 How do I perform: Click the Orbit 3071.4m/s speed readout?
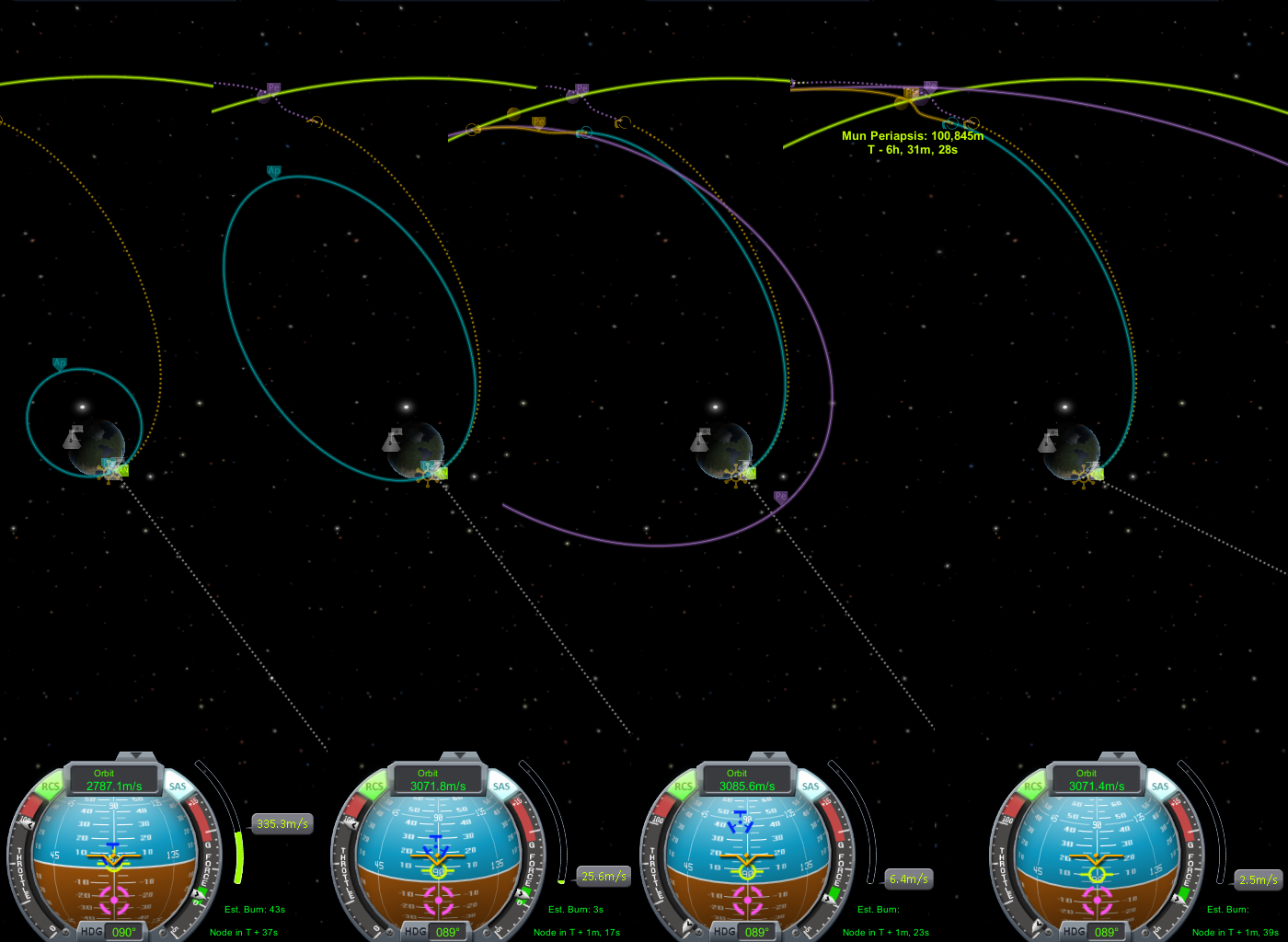tap(1097, 780)
